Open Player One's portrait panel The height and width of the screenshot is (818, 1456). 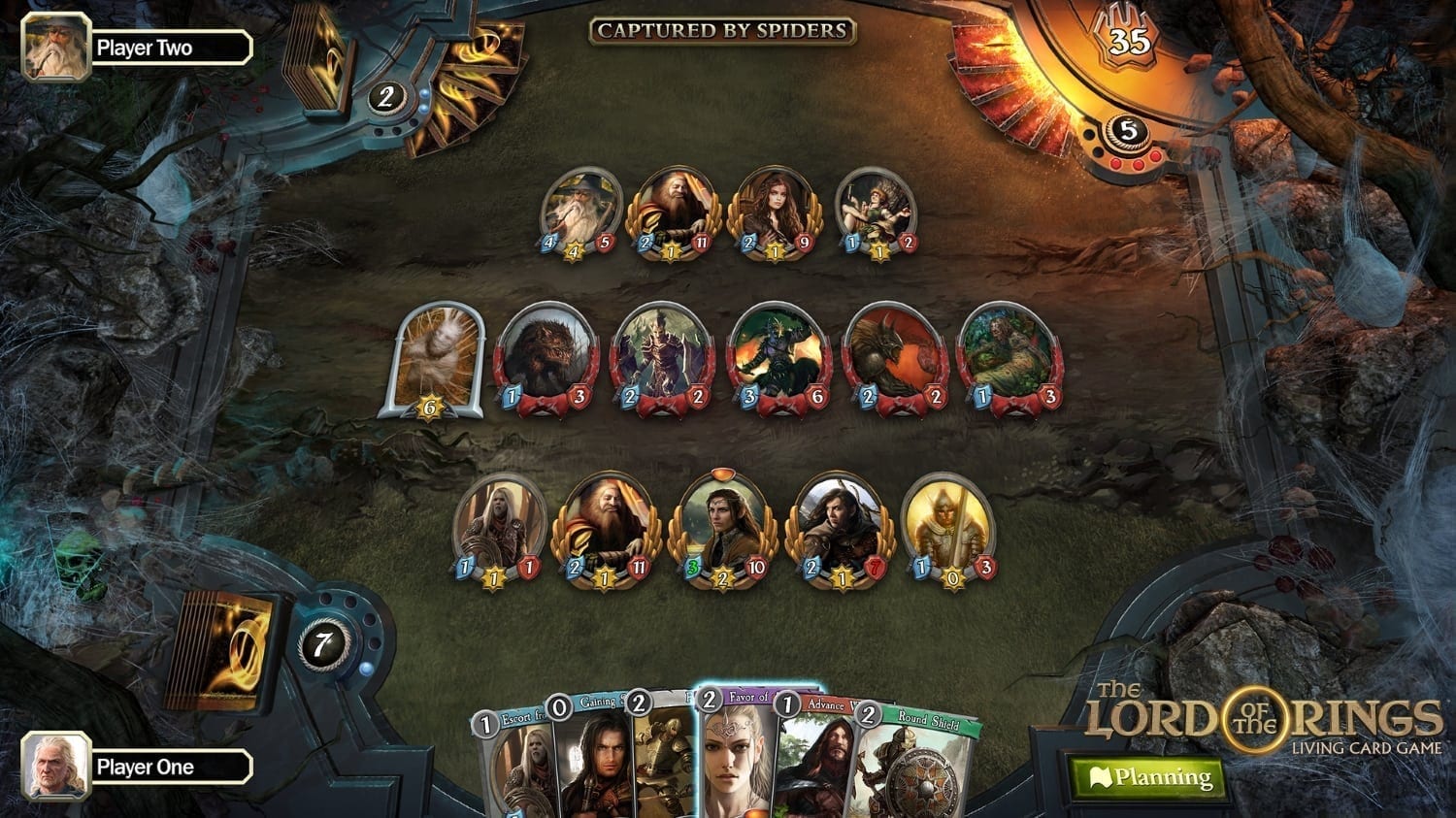(x=56, y=767)
